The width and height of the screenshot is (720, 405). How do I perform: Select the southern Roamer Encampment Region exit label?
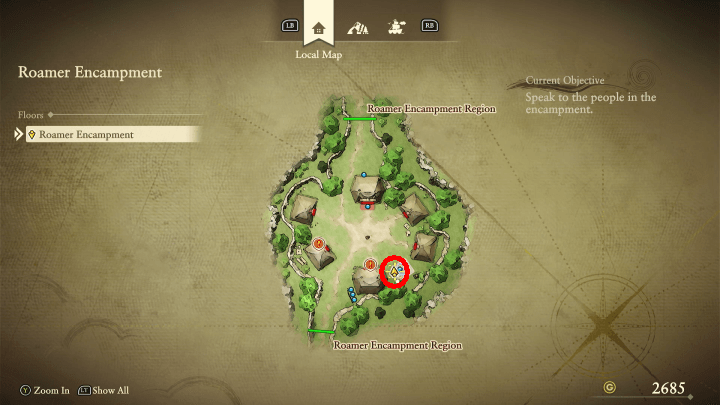point(397,345)
